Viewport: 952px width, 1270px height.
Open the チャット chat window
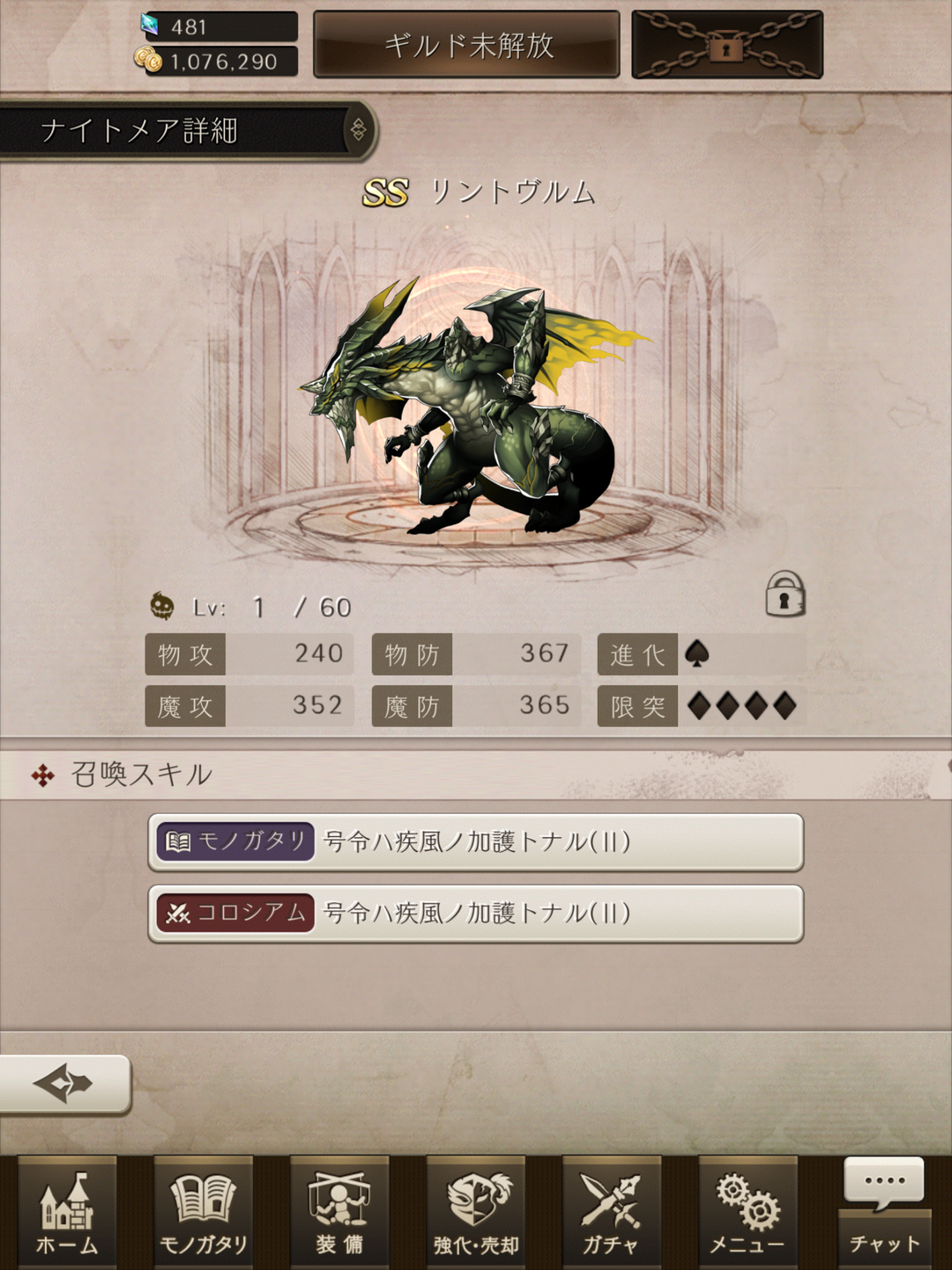click(884, 1214)
